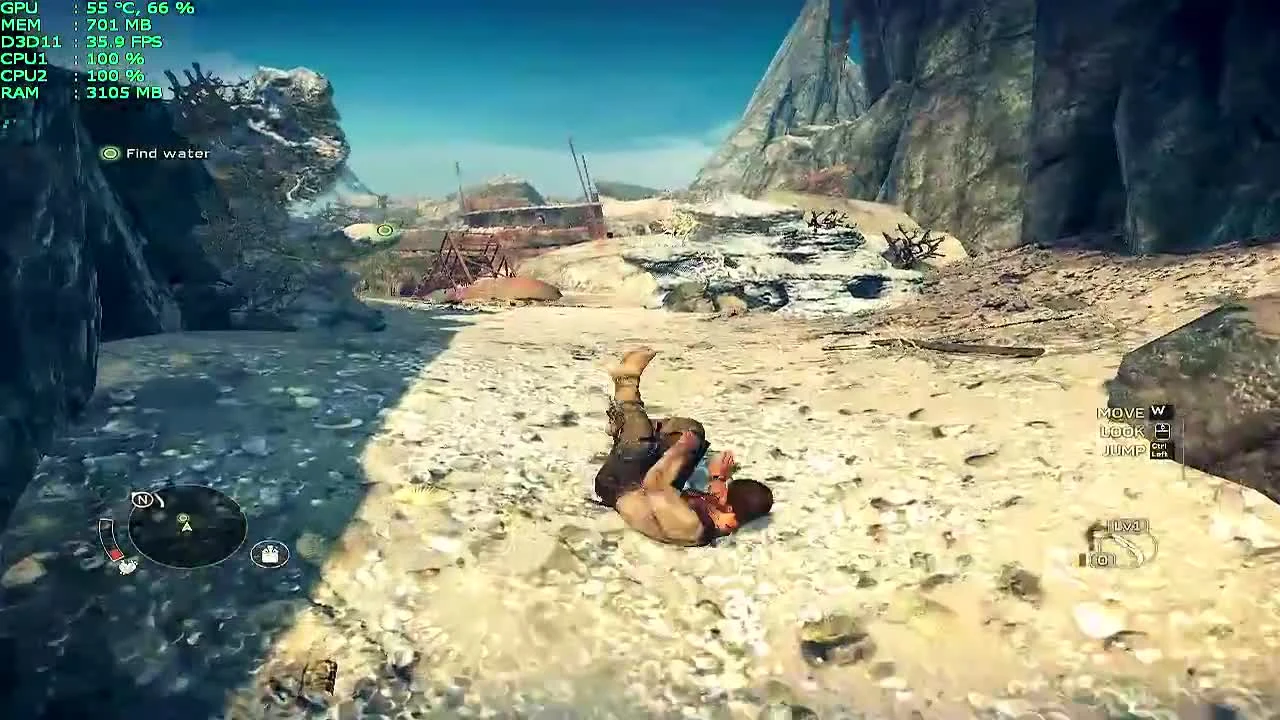This screenshot has height=720, width=1280.
Task: Collapse the MOVE LOOK JUMP key hints
Action: tap(1125, 430)
